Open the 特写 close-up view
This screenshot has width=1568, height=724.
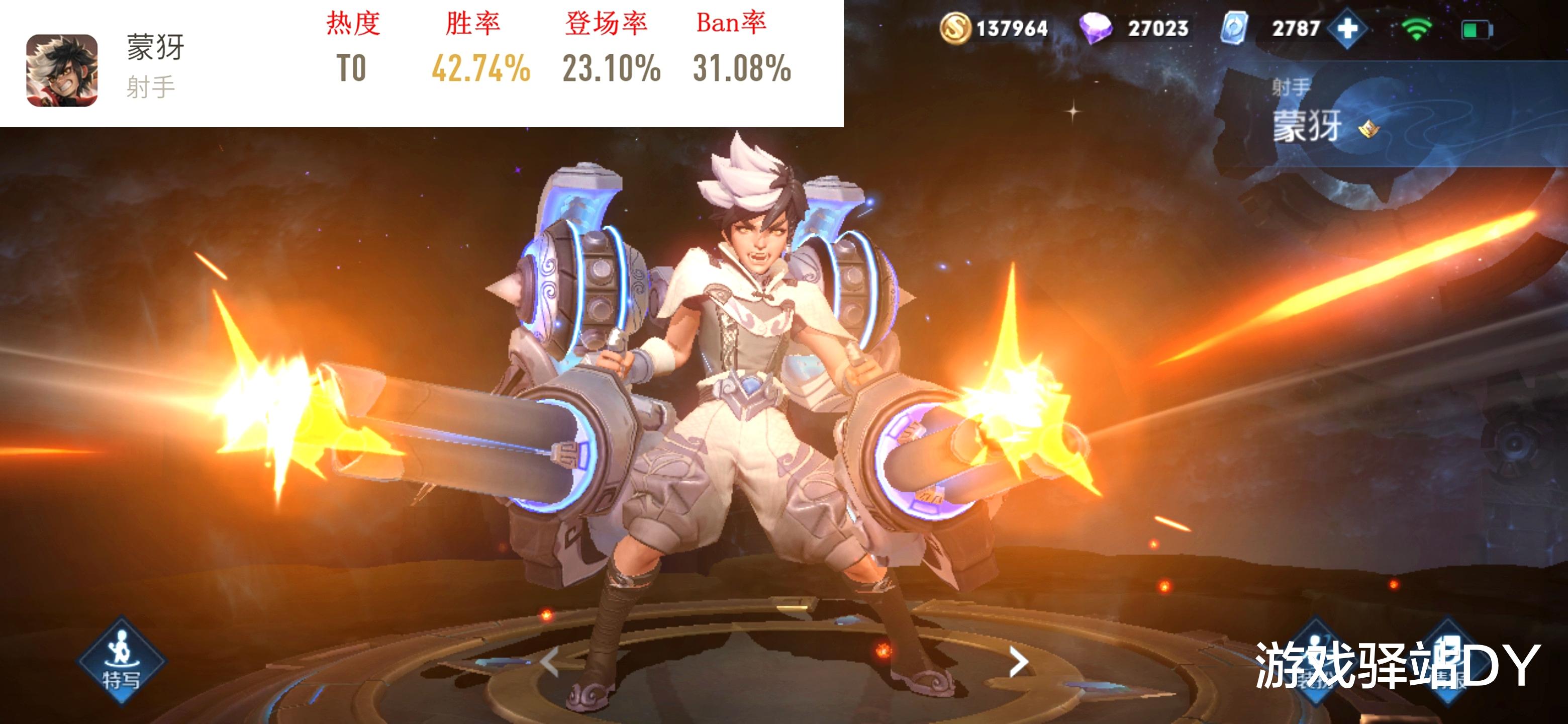121,661
